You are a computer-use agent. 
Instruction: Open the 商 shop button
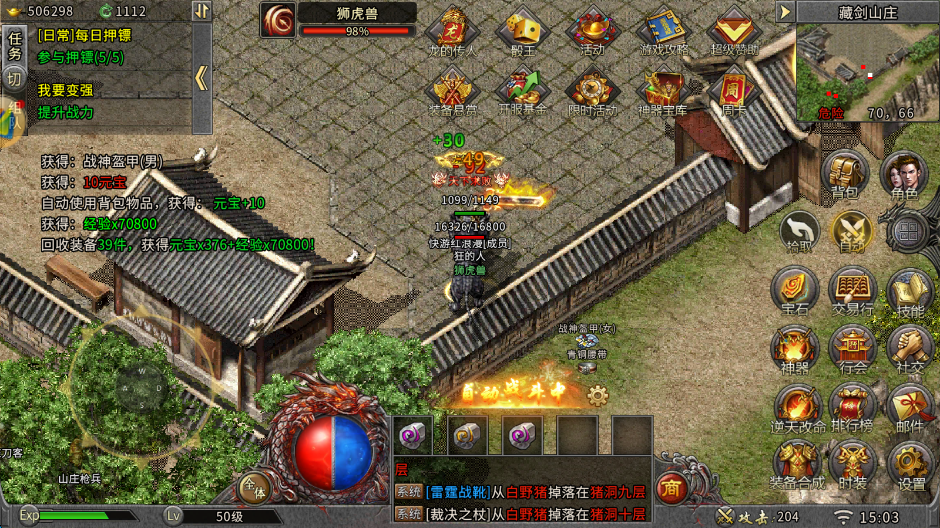pyautogui.click(x=670, y=489)
